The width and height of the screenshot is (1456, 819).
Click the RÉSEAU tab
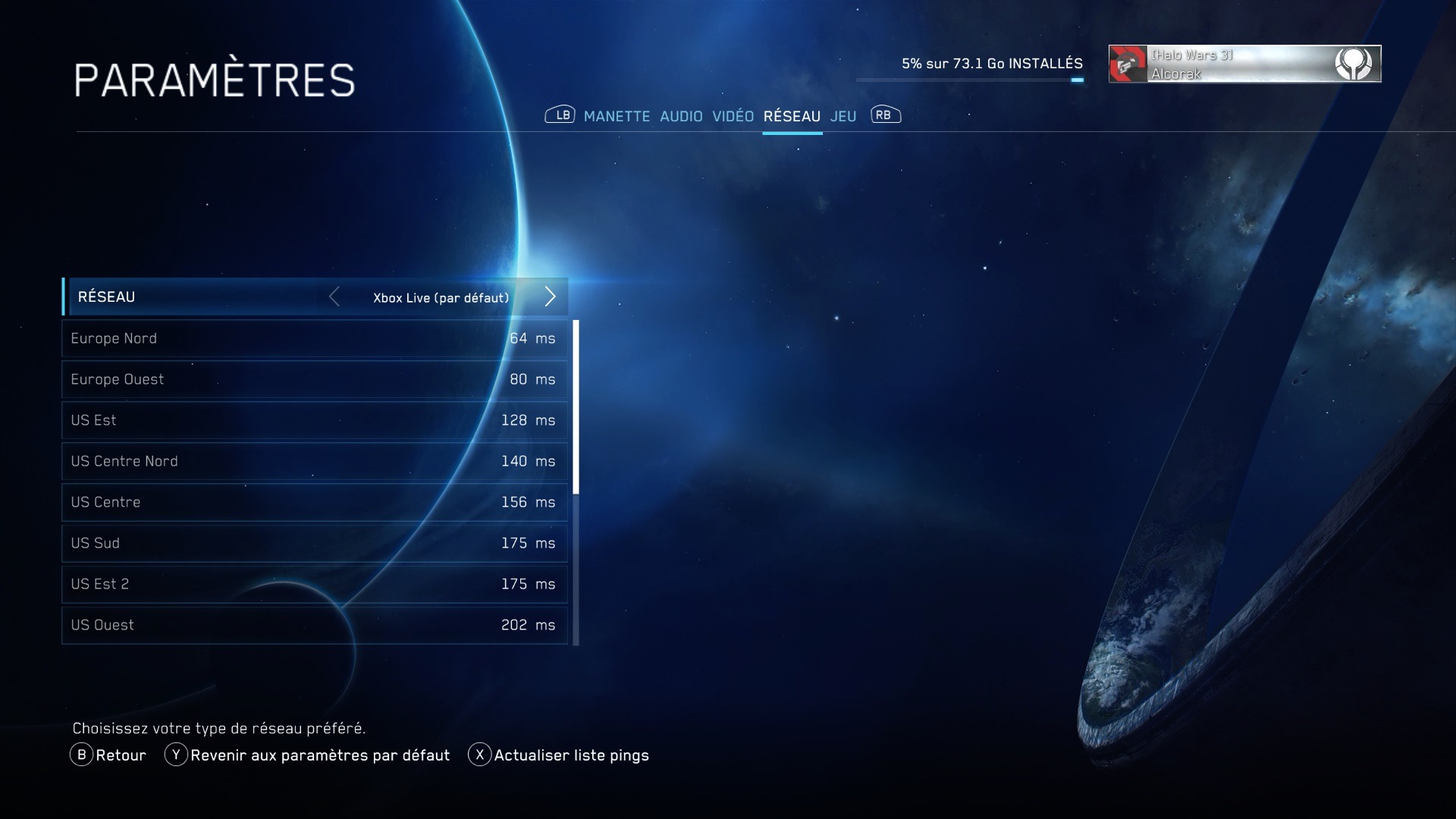pos(792,116)
